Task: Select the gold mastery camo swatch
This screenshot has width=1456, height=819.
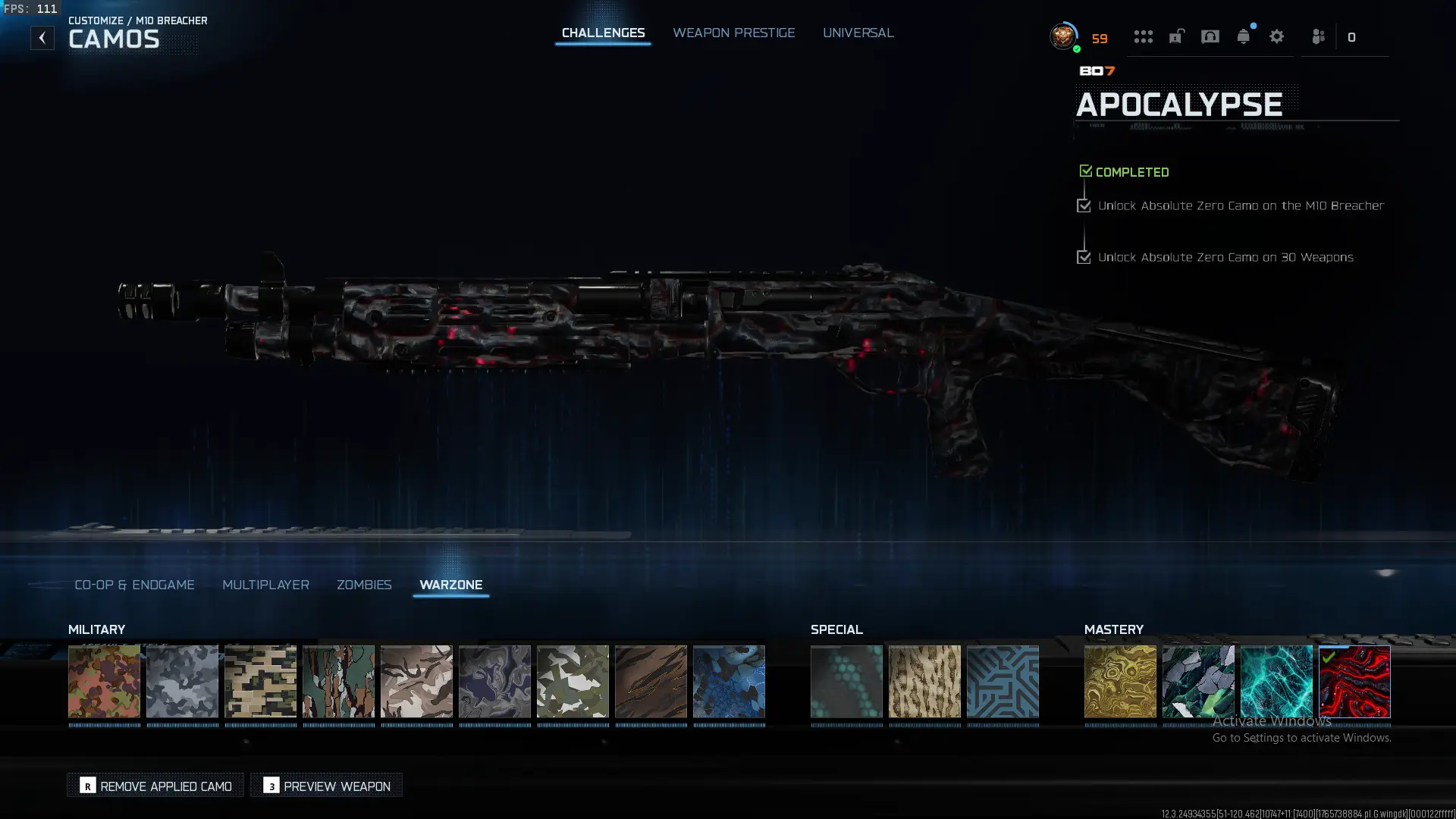Action: (1119, 681)
